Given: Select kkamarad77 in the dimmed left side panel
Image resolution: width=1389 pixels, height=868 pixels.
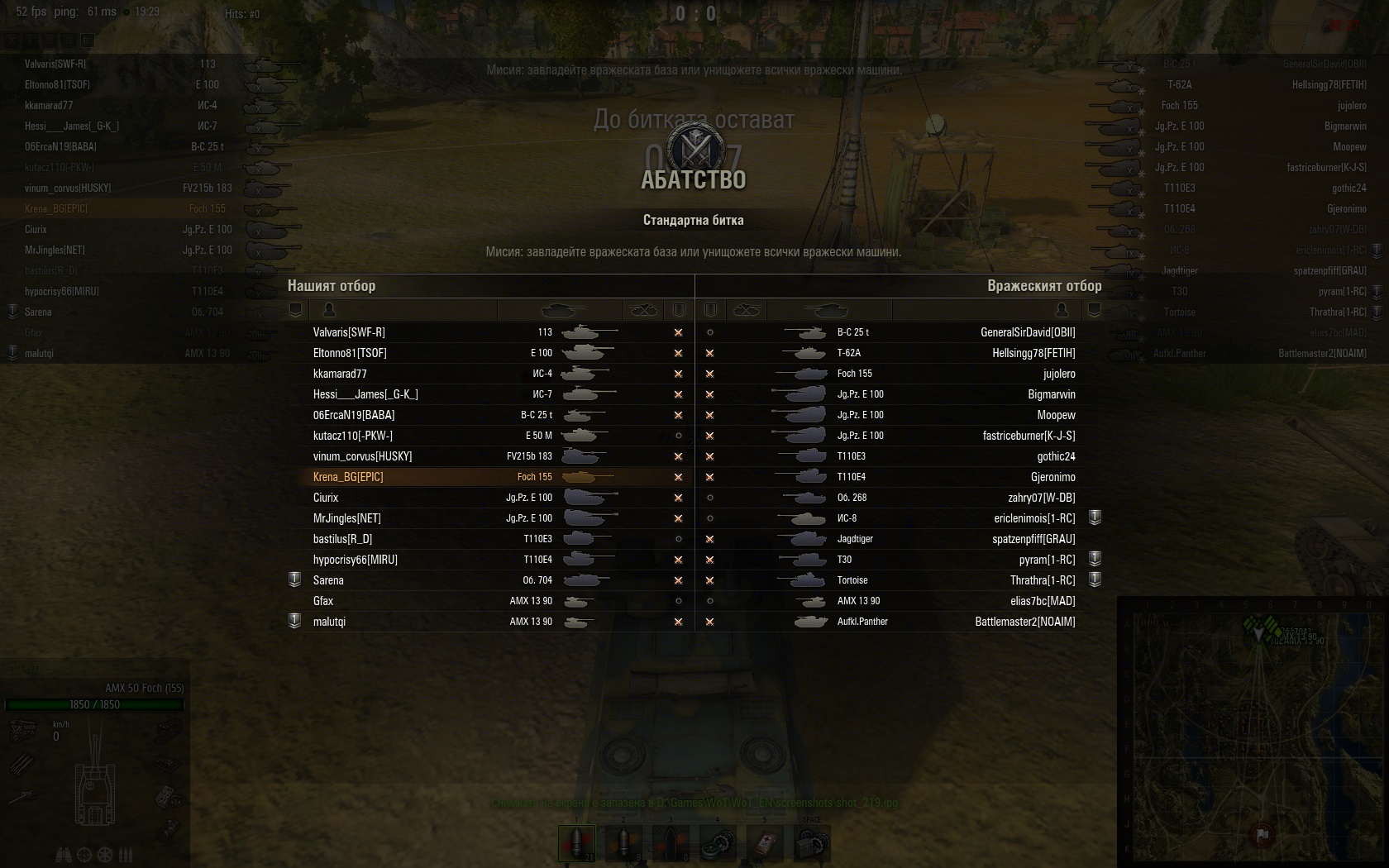Looking at the screenshot, I should coord(49,105).
